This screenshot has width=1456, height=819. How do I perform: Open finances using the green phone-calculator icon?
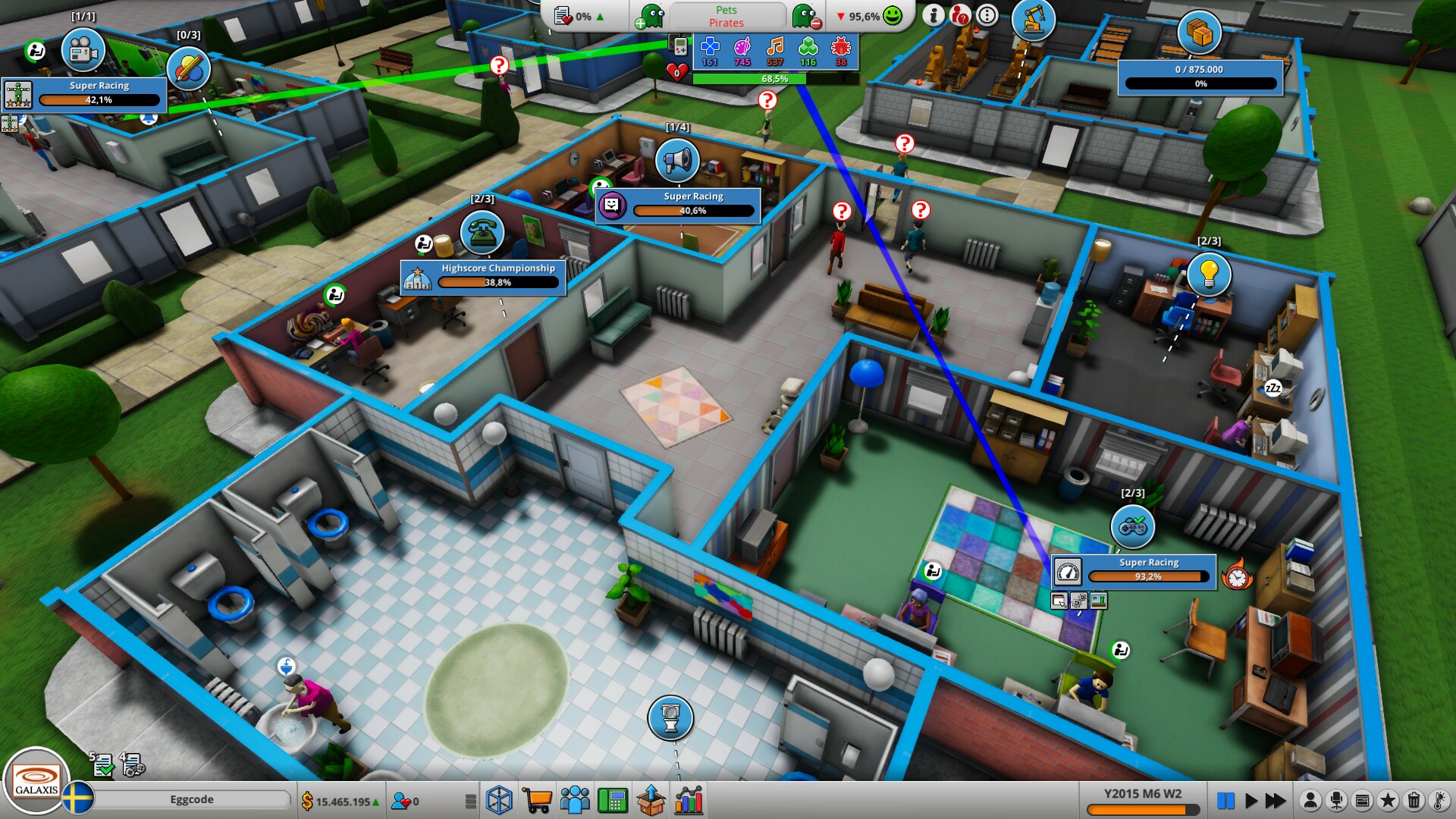point(612,799)
